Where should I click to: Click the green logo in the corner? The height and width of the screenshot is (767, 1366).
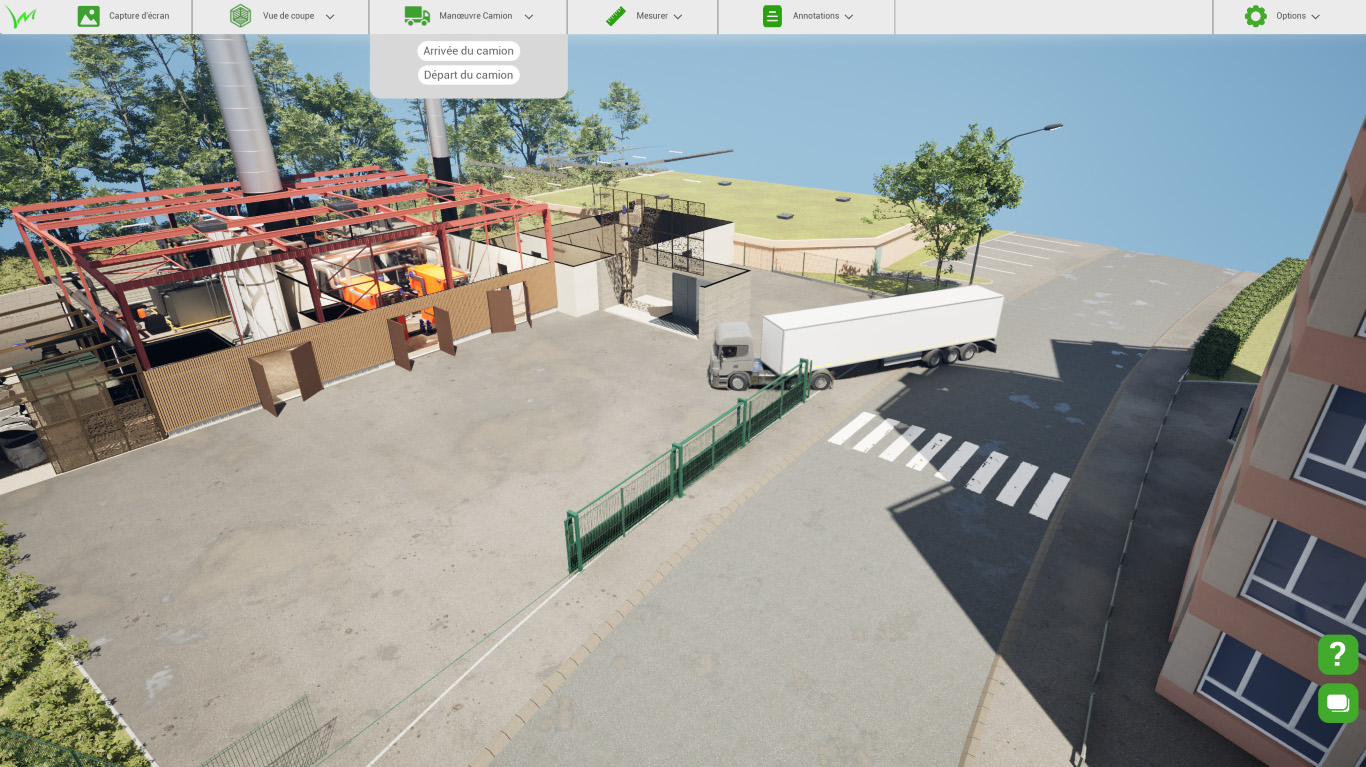20,17
